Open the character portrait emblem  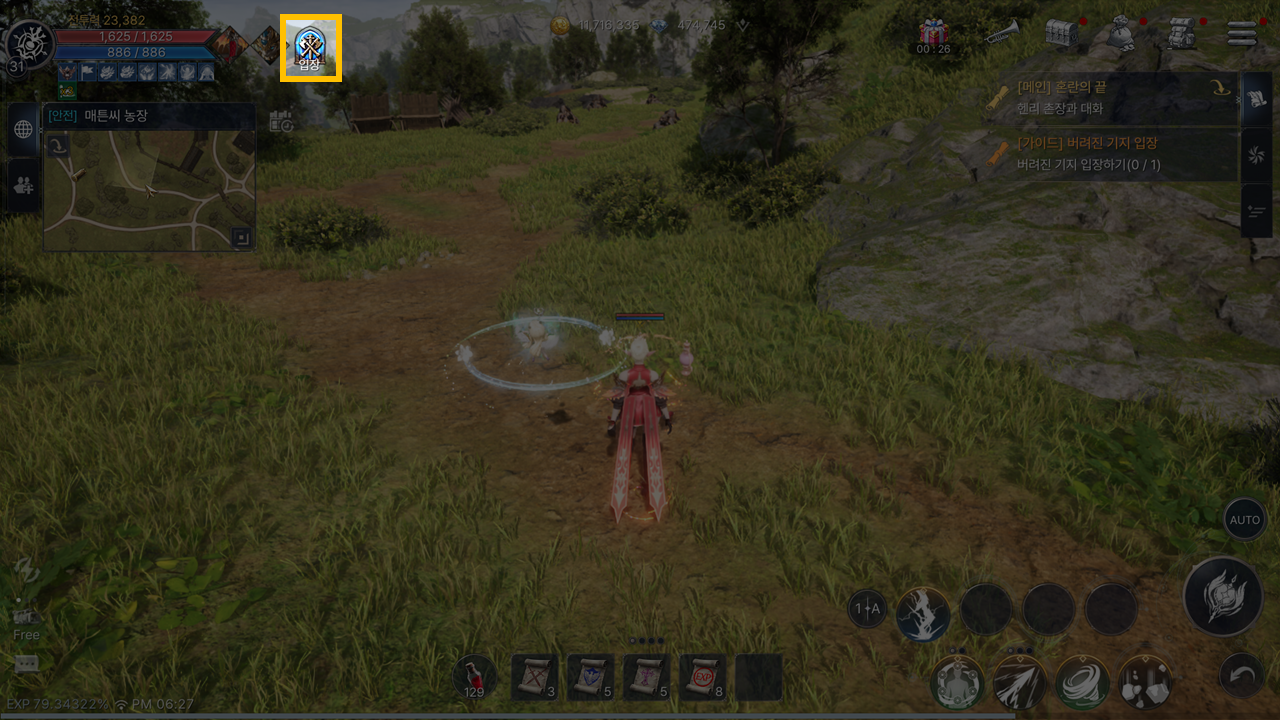[x=28, y=44]
